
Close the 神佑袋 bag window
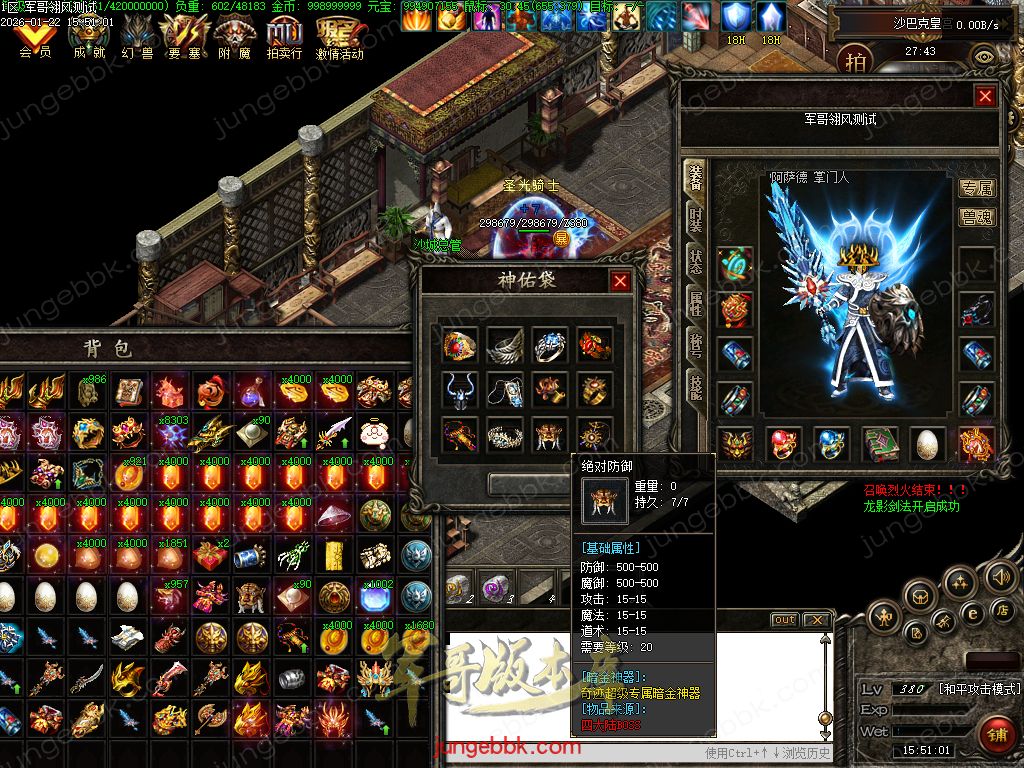click(620, 281)
